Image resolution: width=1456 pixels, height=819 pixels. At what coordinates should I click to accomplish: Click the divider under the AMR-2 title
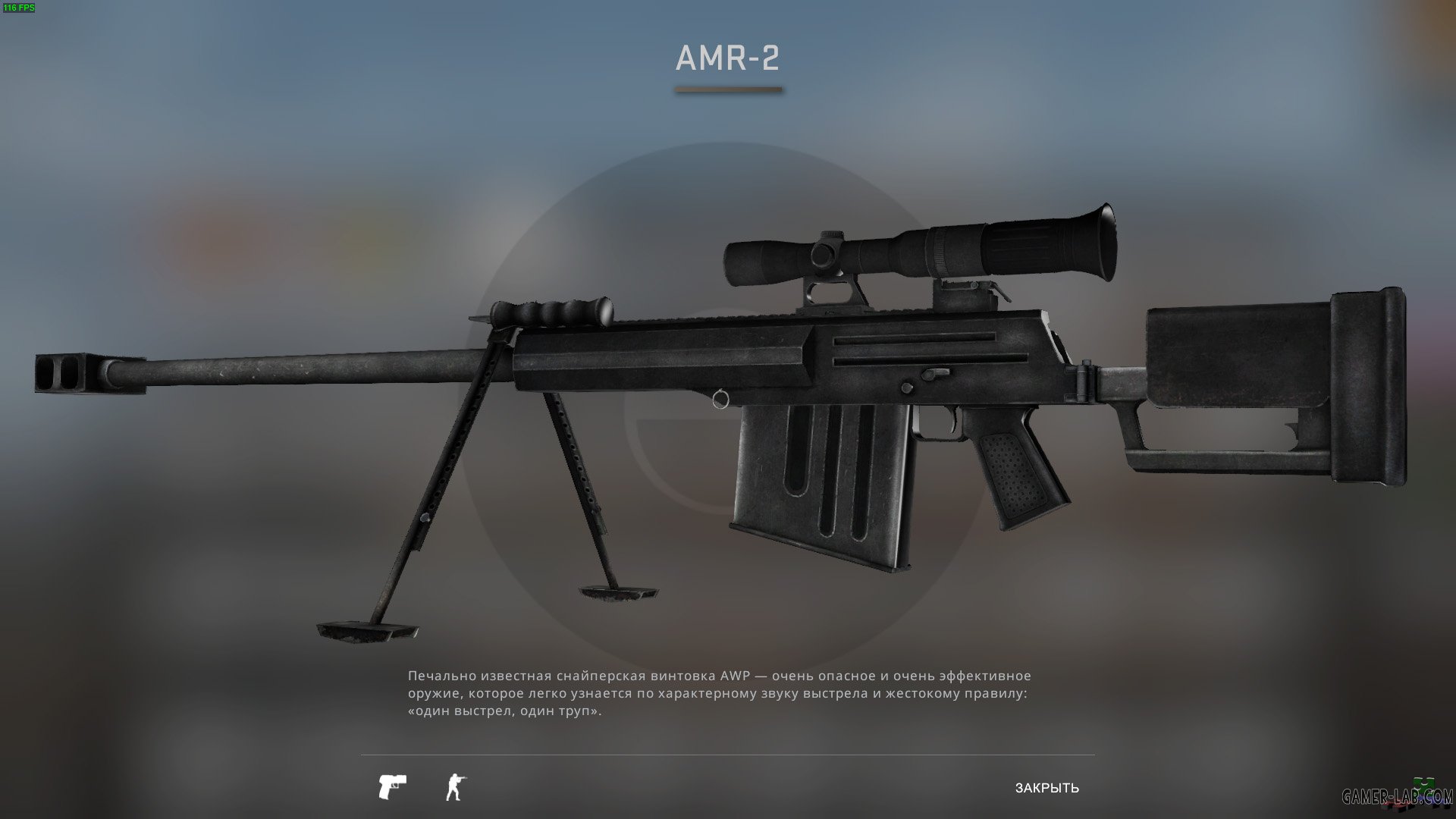tap(727, 91)
